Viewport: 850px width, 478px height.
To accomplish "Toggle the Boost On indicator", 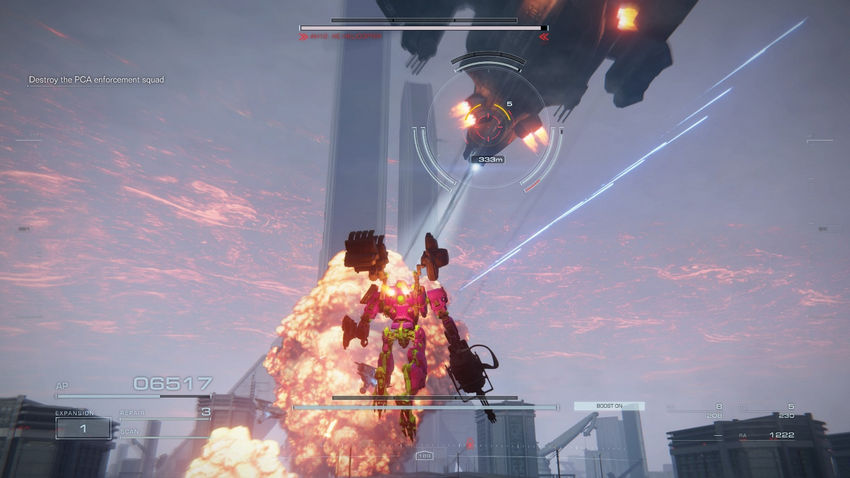I will [x=609, y=406].
